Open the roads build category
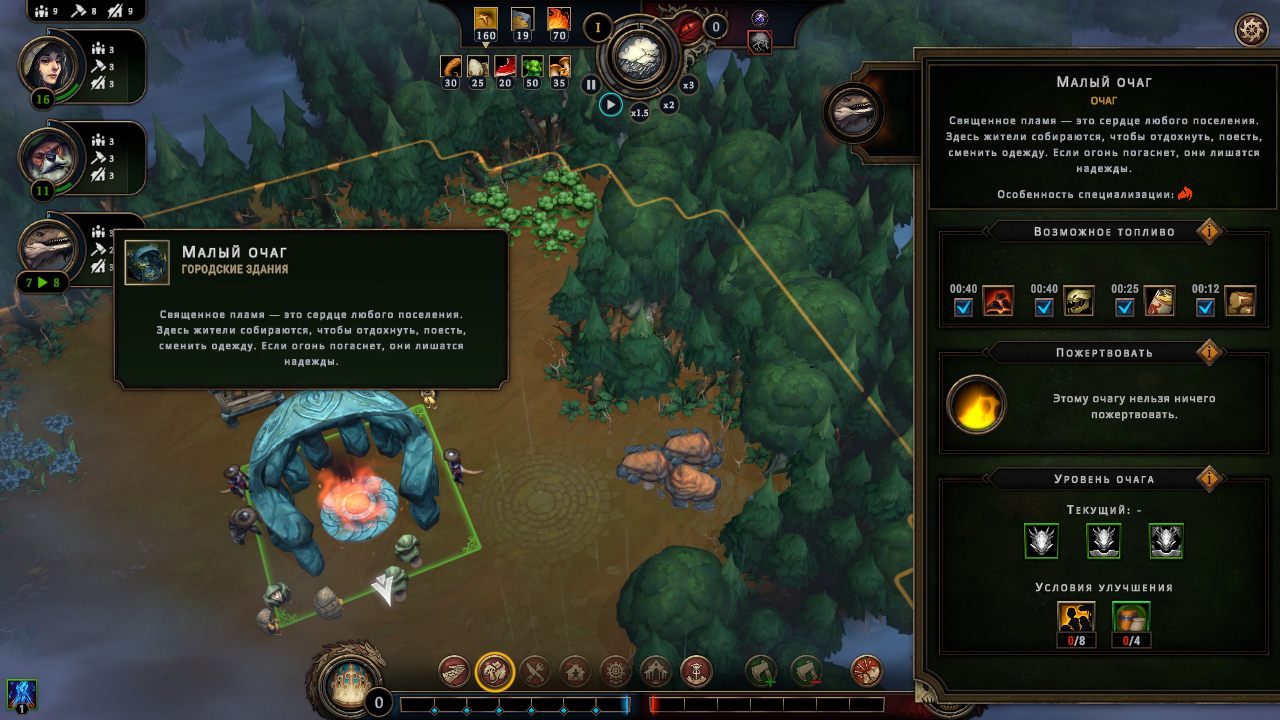 454,671
